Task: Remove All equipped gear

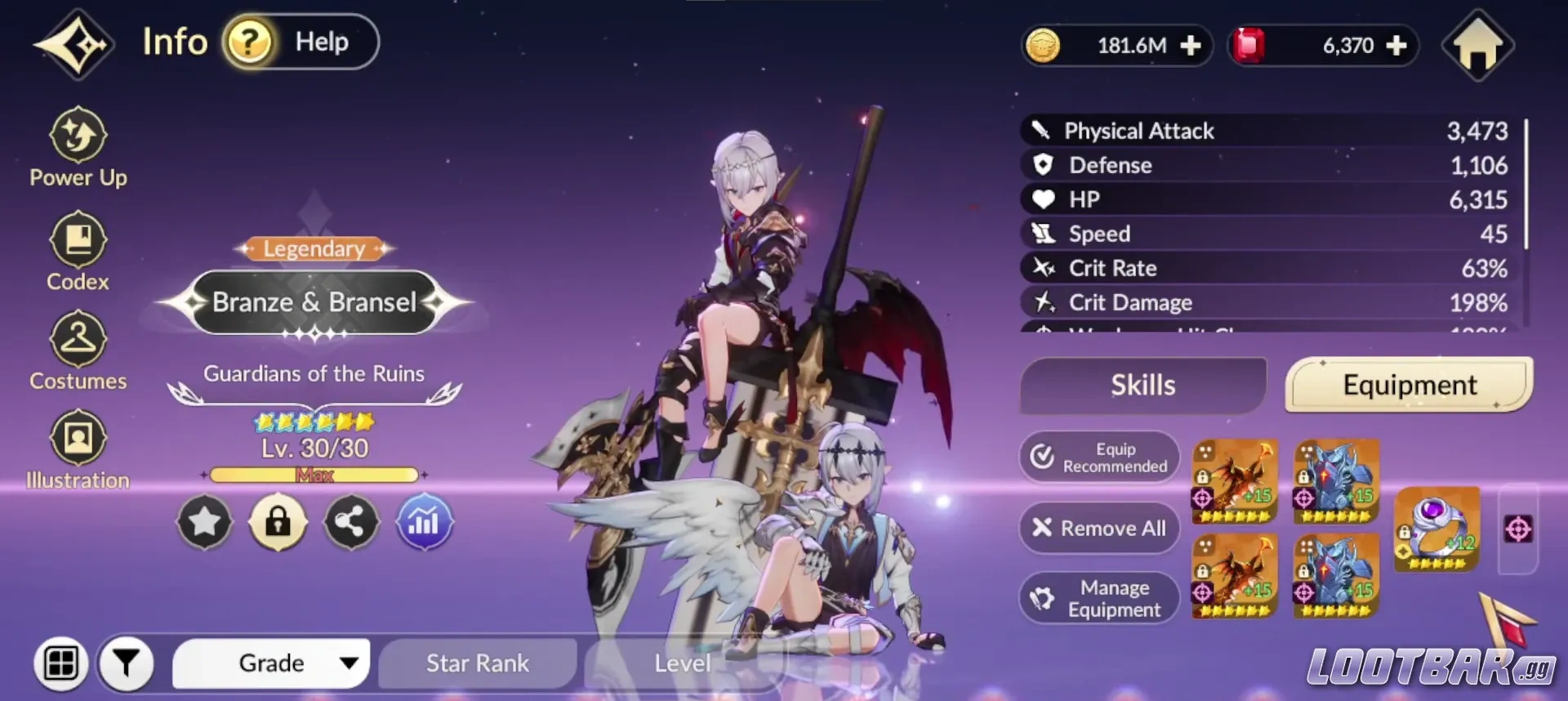Action: coord(1099,529)
